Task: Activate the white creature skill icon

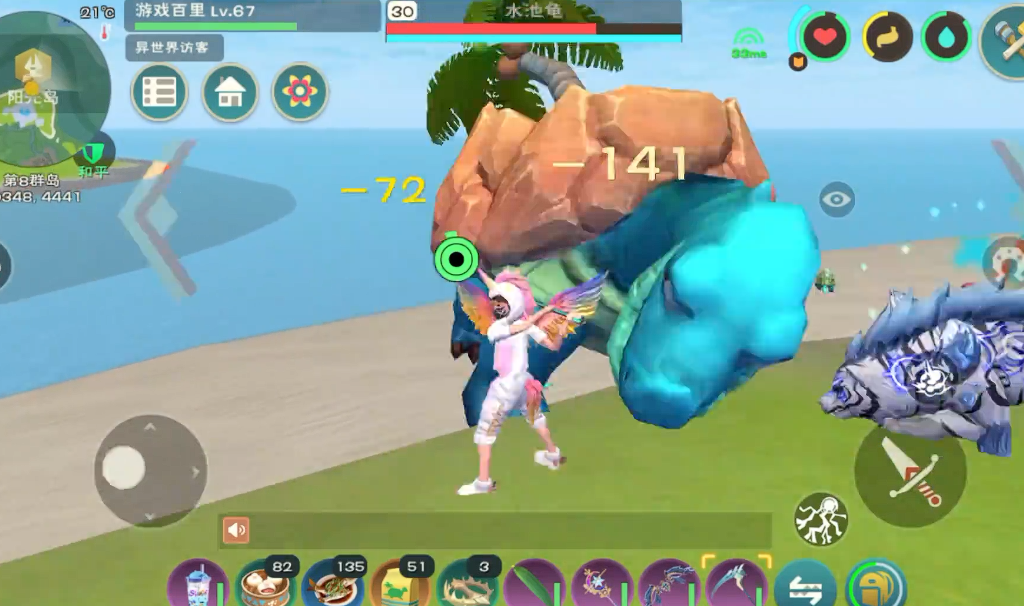Action: click(x=821, y=518)
